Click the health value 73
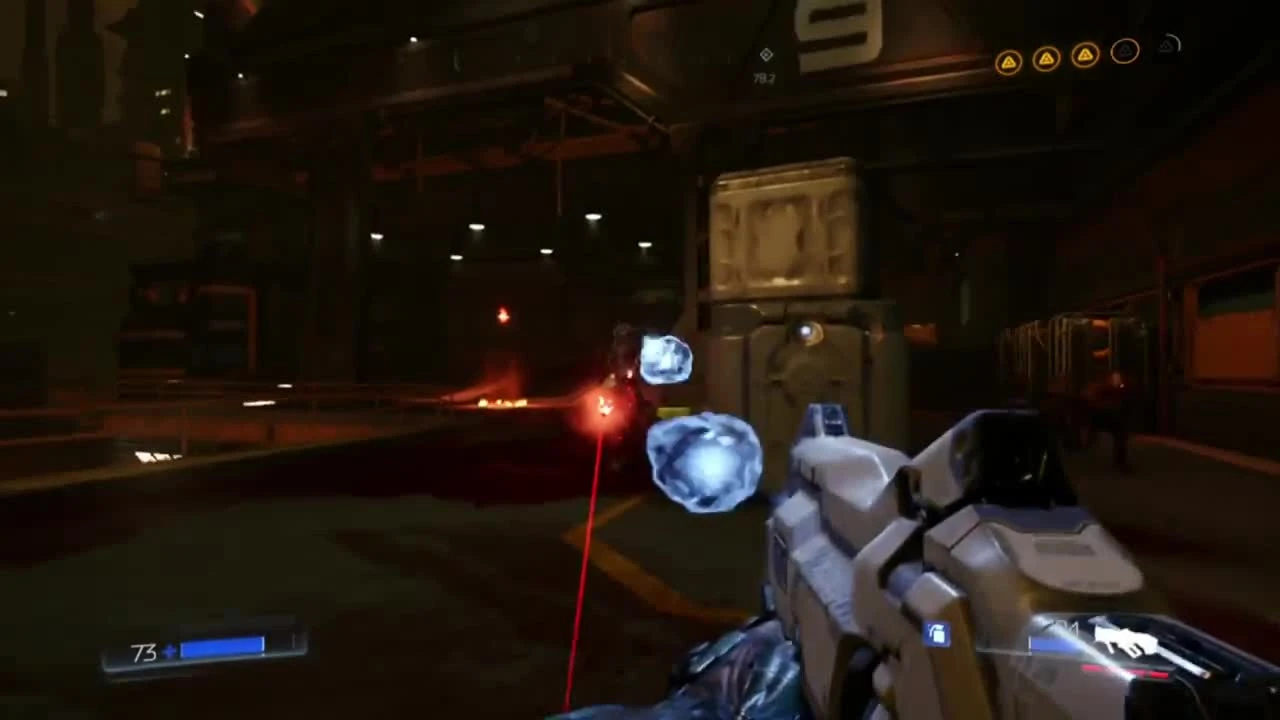The height and width of the screenshot is (720, 1280). click(x=145, y=653)
